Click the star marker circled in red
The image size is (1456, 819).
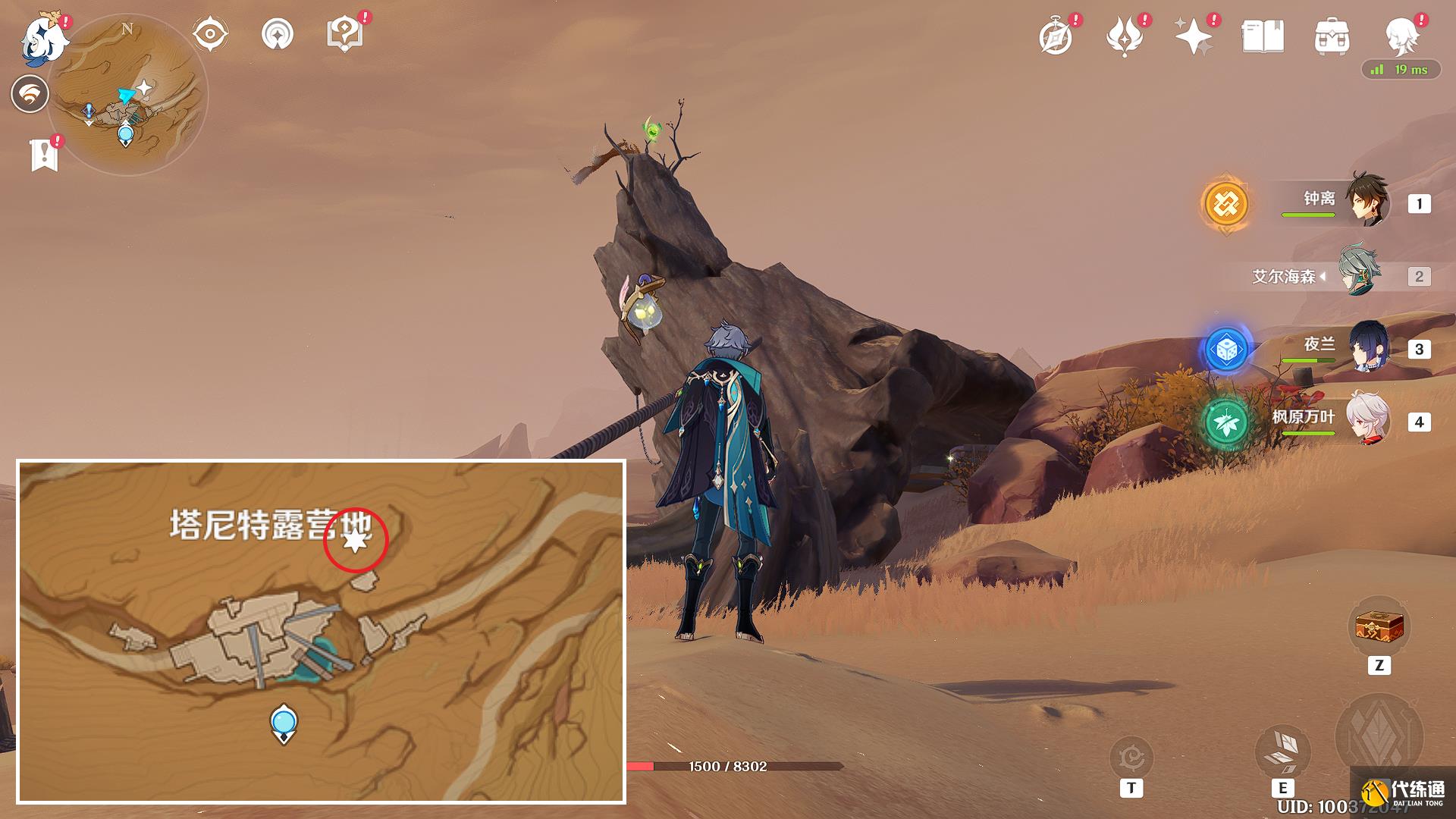[x=355, y=540]
